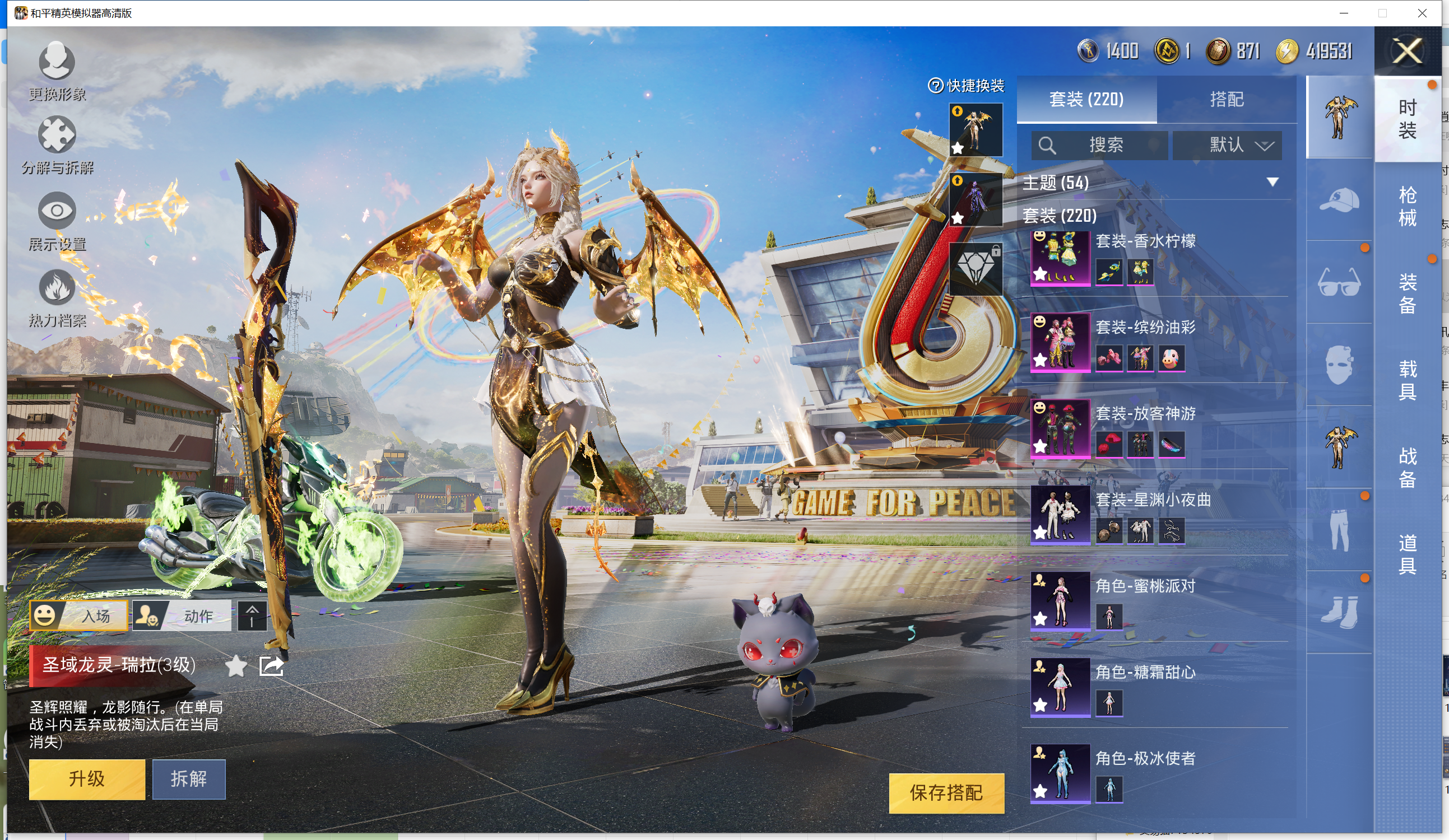Screen dimensions: 1449x840
Task: Click the 拆解 dismantle button
Action: [x=189, y=778]
